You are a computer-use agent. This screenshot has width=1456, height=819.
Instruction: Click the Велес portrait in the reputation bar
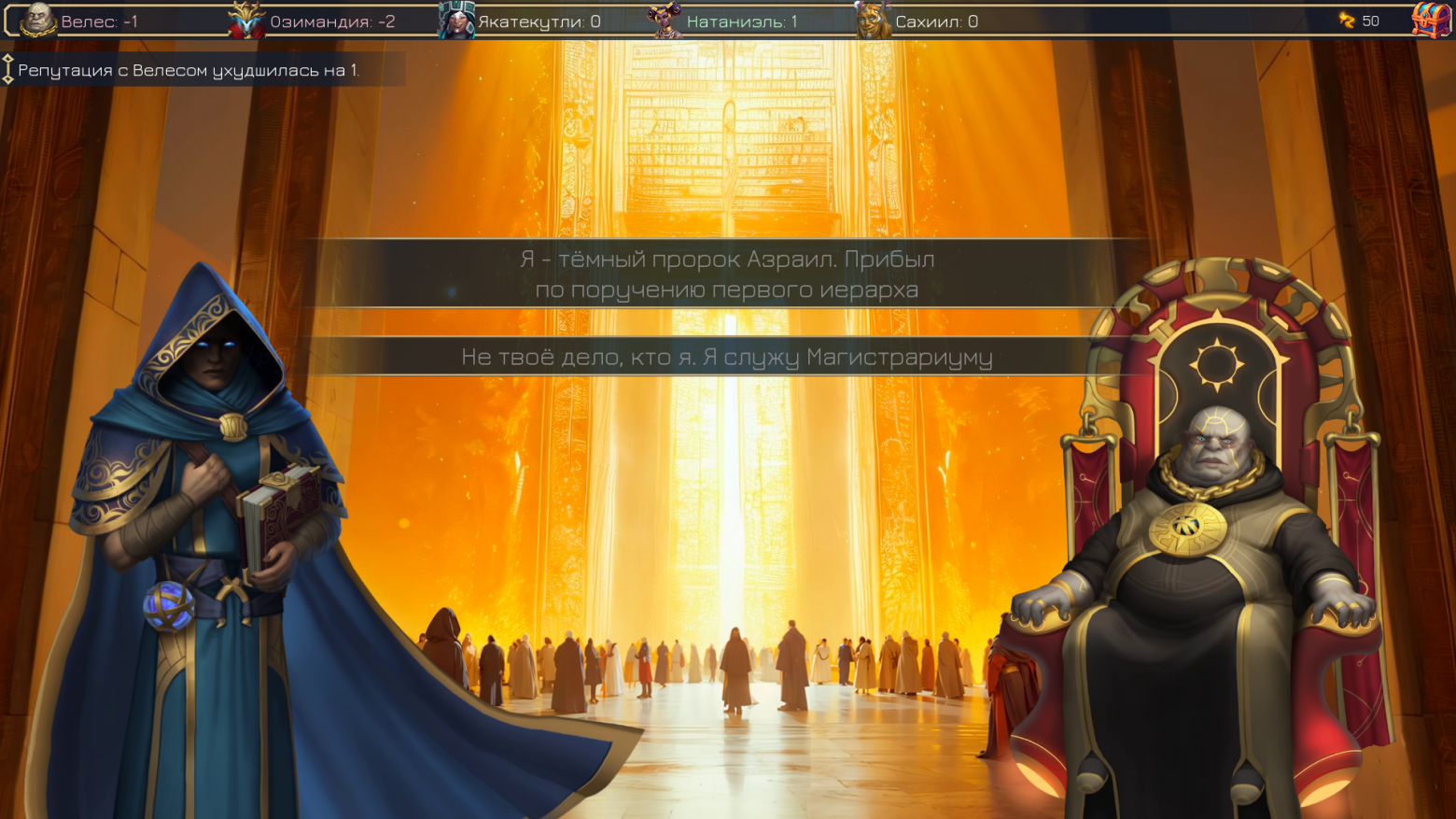coord(38,20)
